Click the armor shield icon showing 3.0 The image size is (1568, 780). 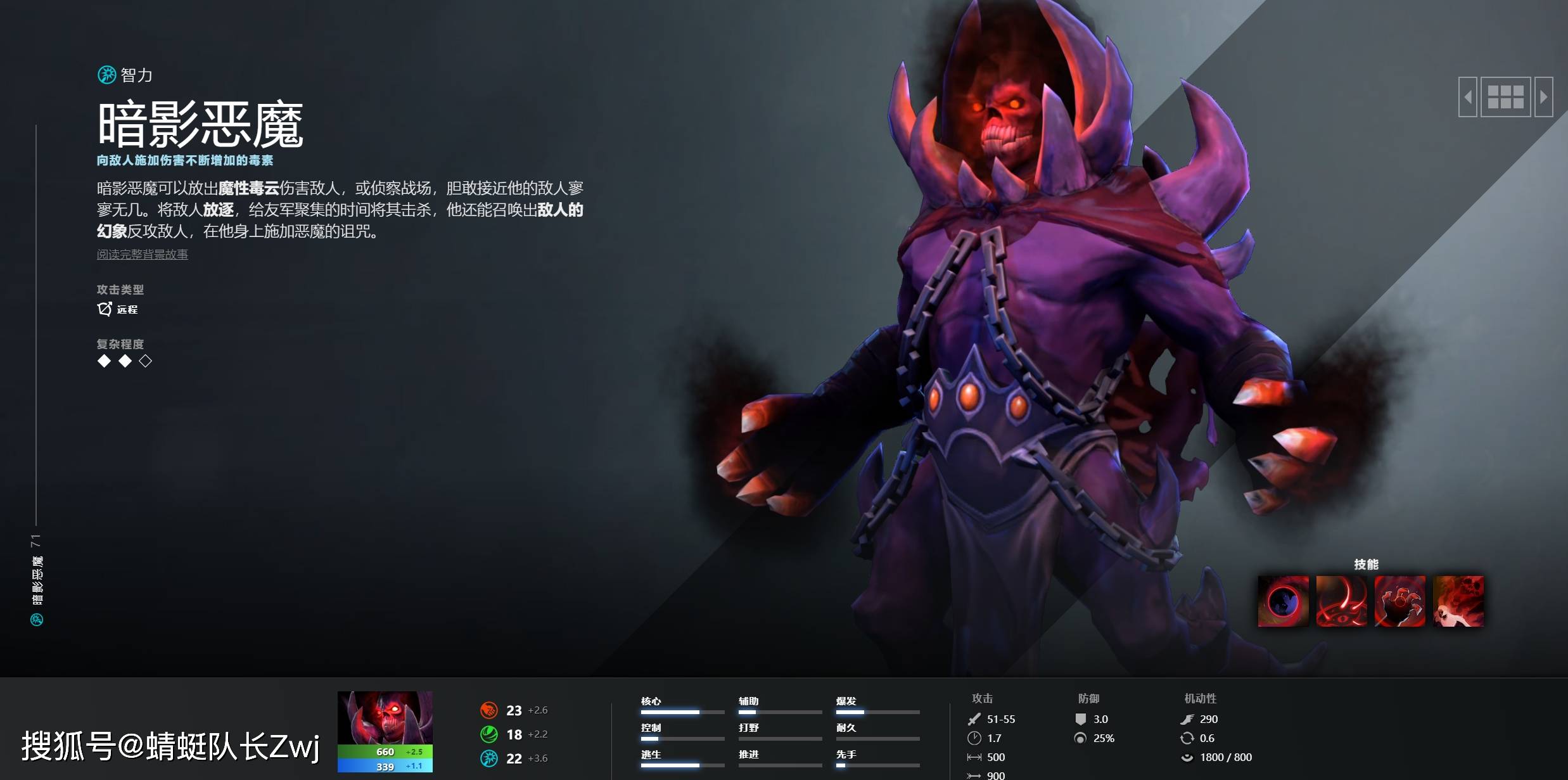point(1081,719)
